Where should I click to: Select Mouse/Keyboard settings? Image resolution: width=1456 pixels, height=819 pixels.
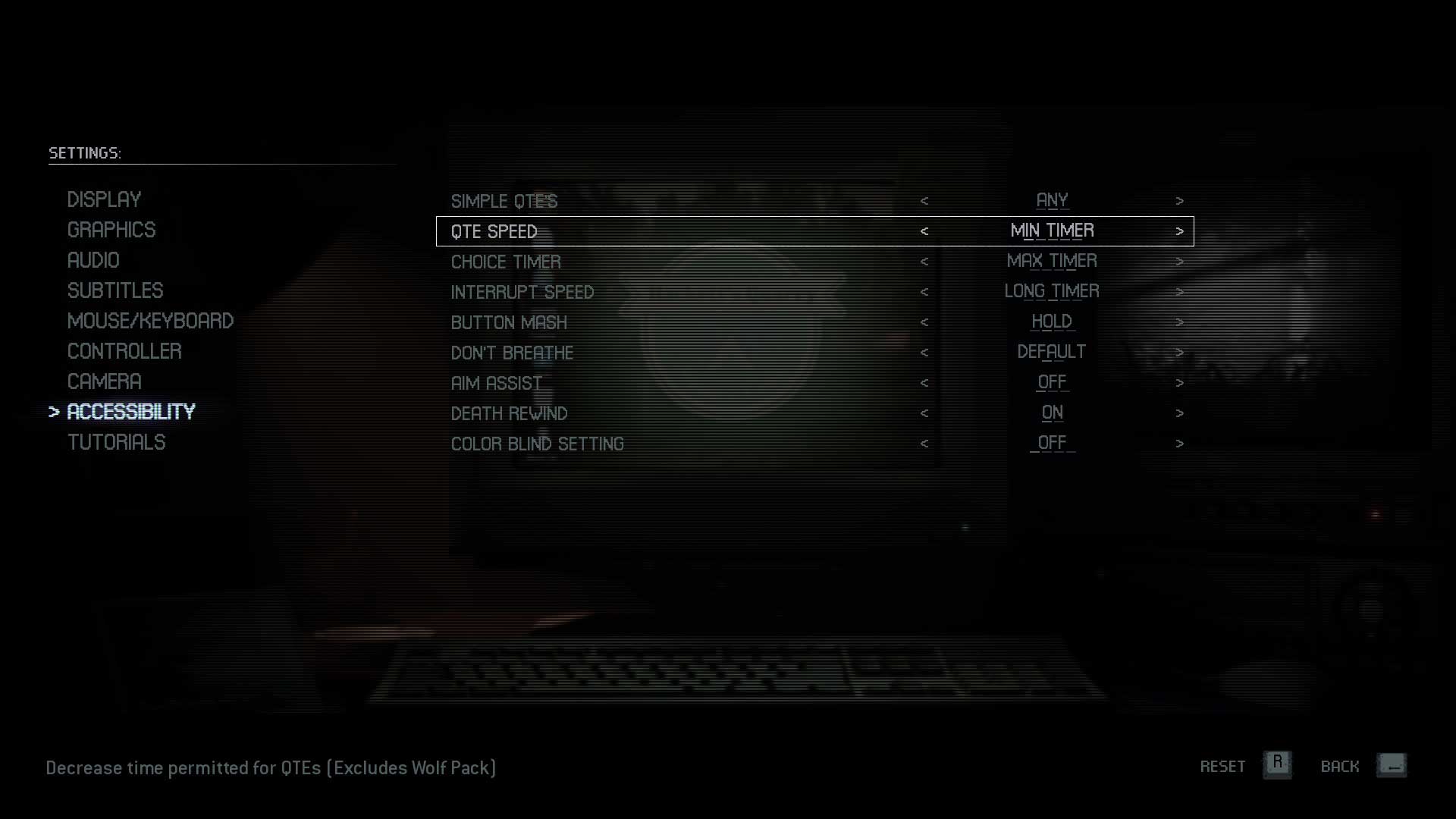click(x=150, y=321)
